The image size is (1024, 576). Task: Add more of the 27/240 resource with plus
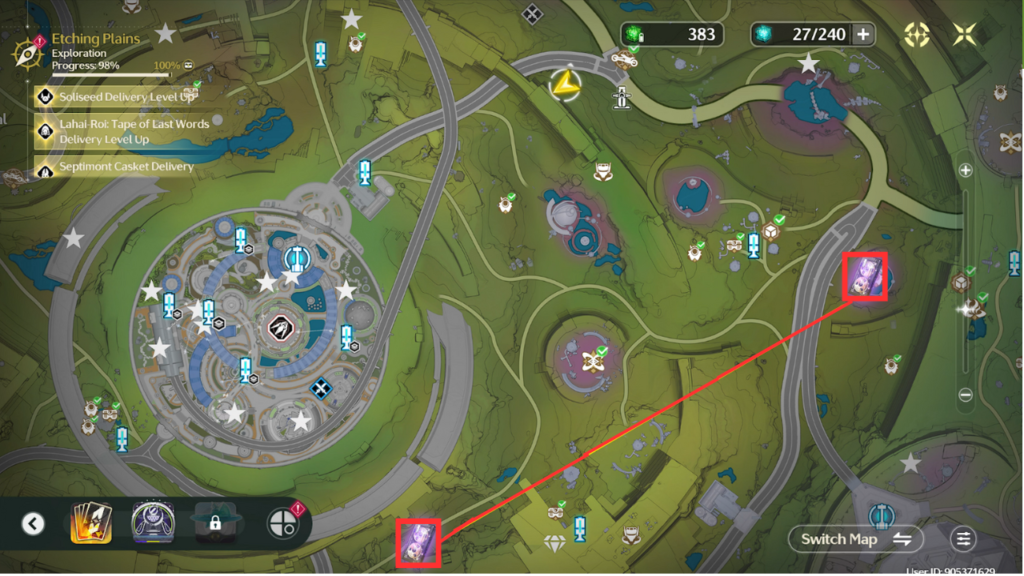[862, 34]
